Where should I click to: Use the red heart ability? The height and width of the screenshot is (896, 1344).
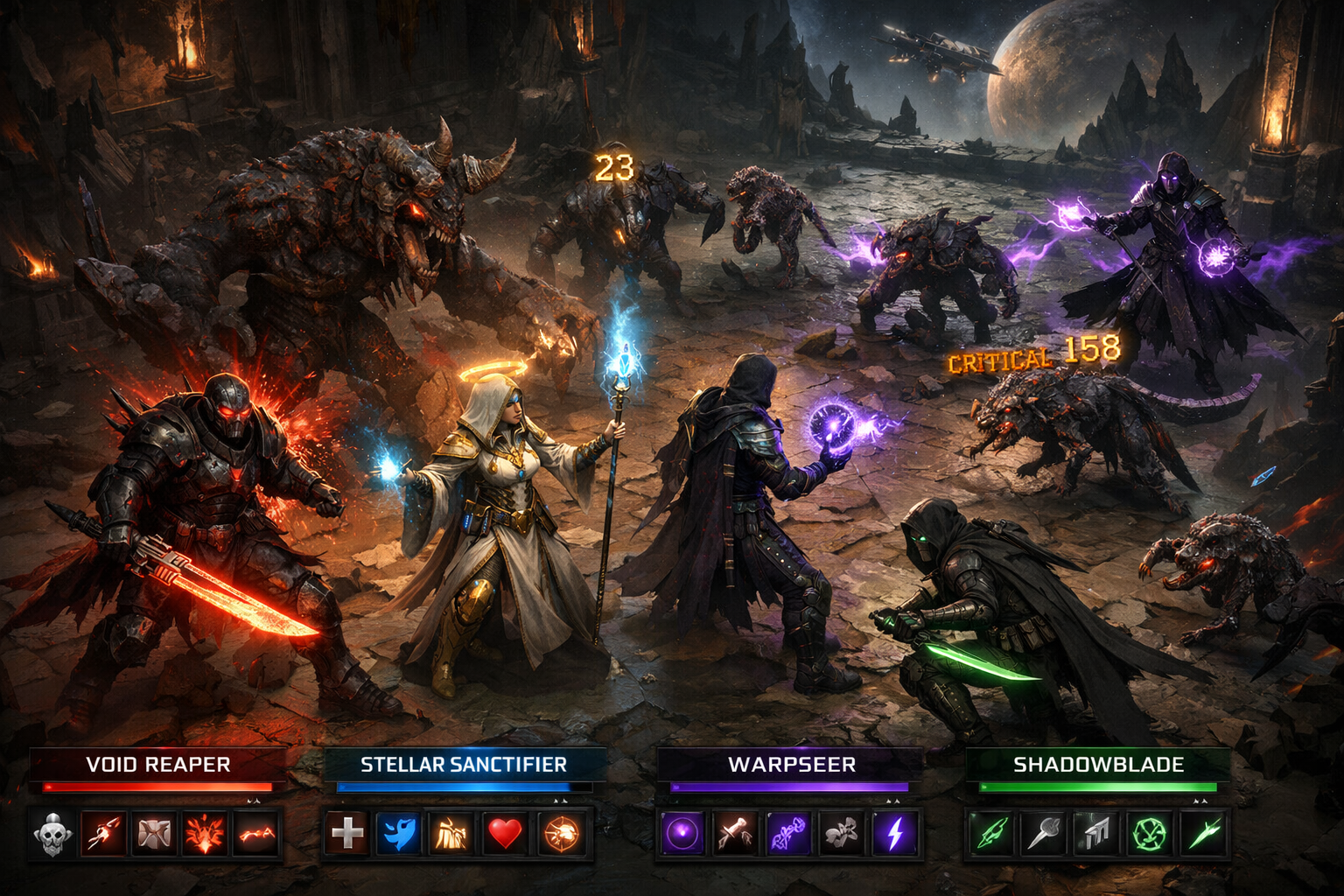(x=504, y=833)
